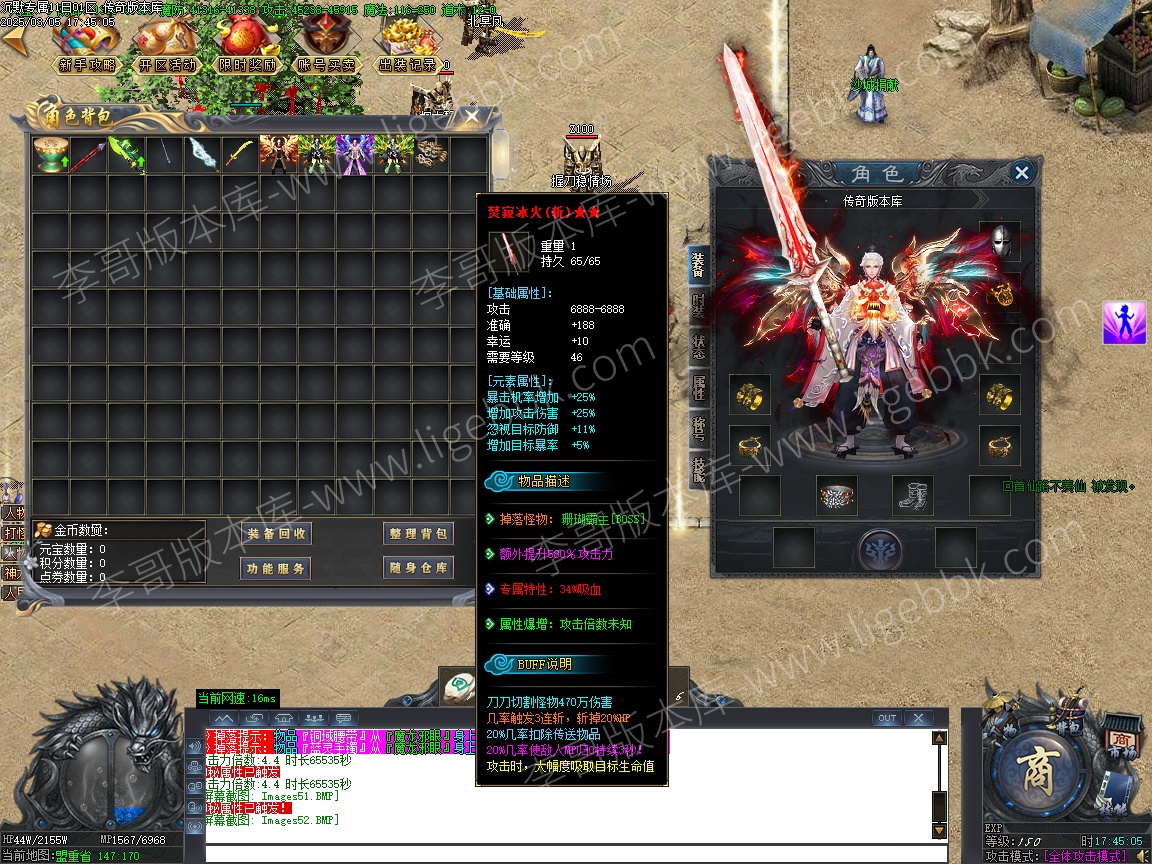Open the 随身仓库 portable warehouse
Screen dimensions: 1152x864
click(x=417, y=568)
